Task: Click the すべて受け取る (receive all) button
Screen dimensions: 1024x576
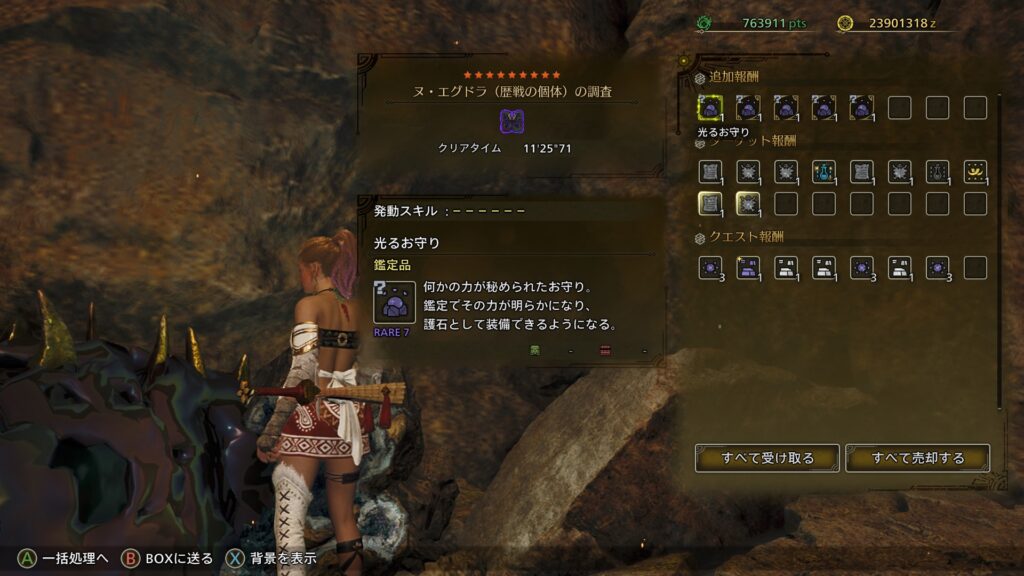Action: pyautogui.click(x=768, y=458)
